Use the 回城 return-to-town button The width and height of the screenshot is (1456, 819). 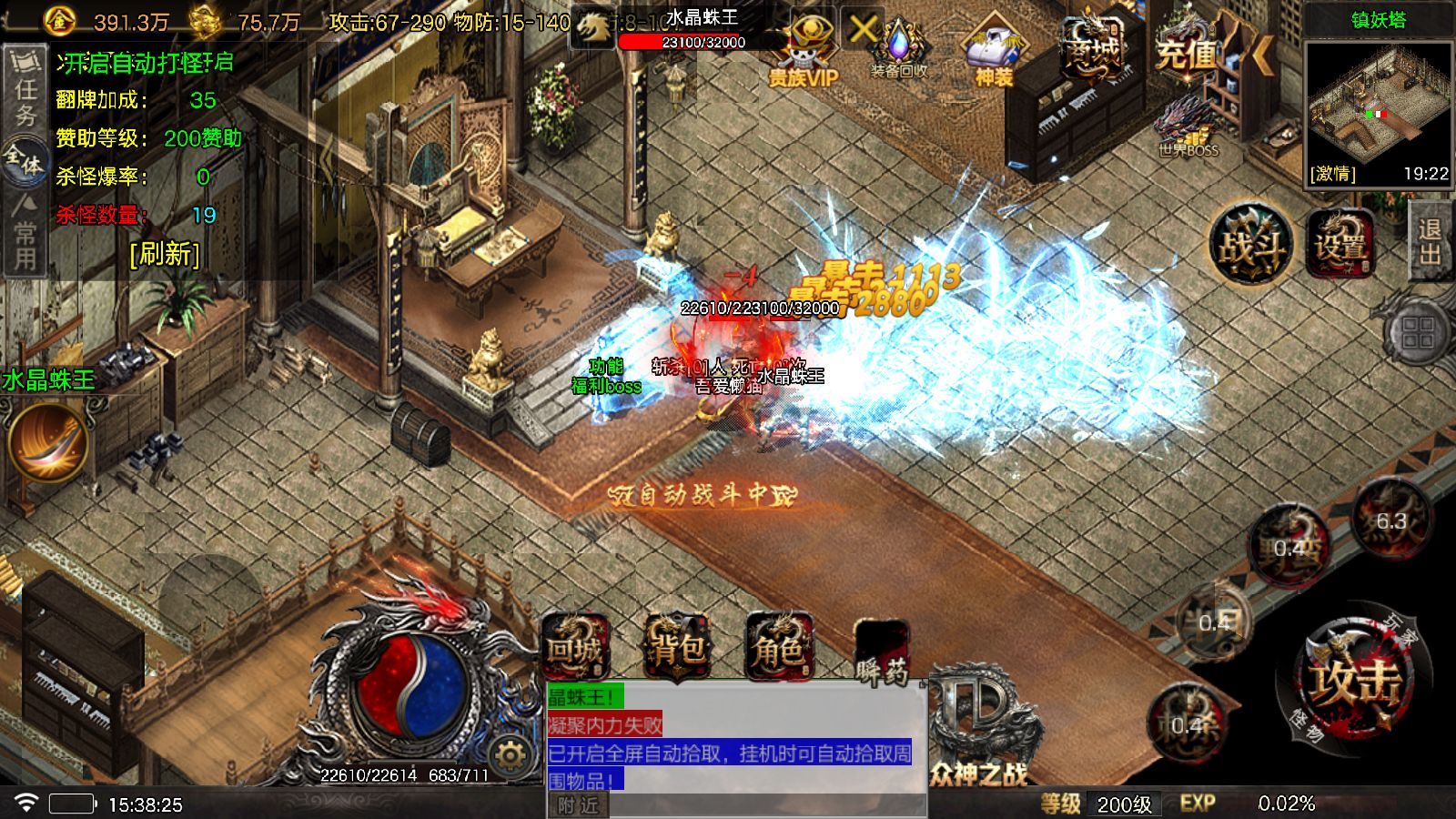(575, 648)
